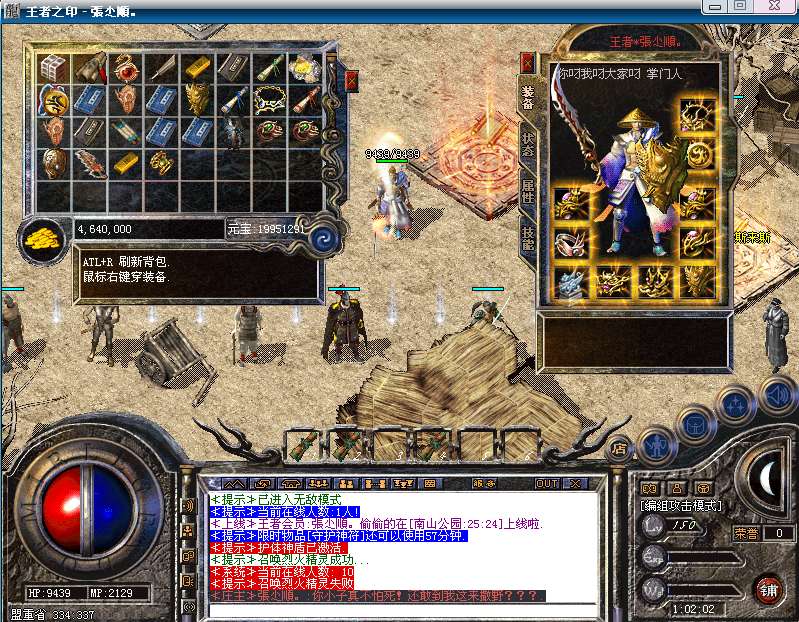Viewport: 799px width, 622px height.
Task: Click the gold coins pile icon
Action: [41, 238]
